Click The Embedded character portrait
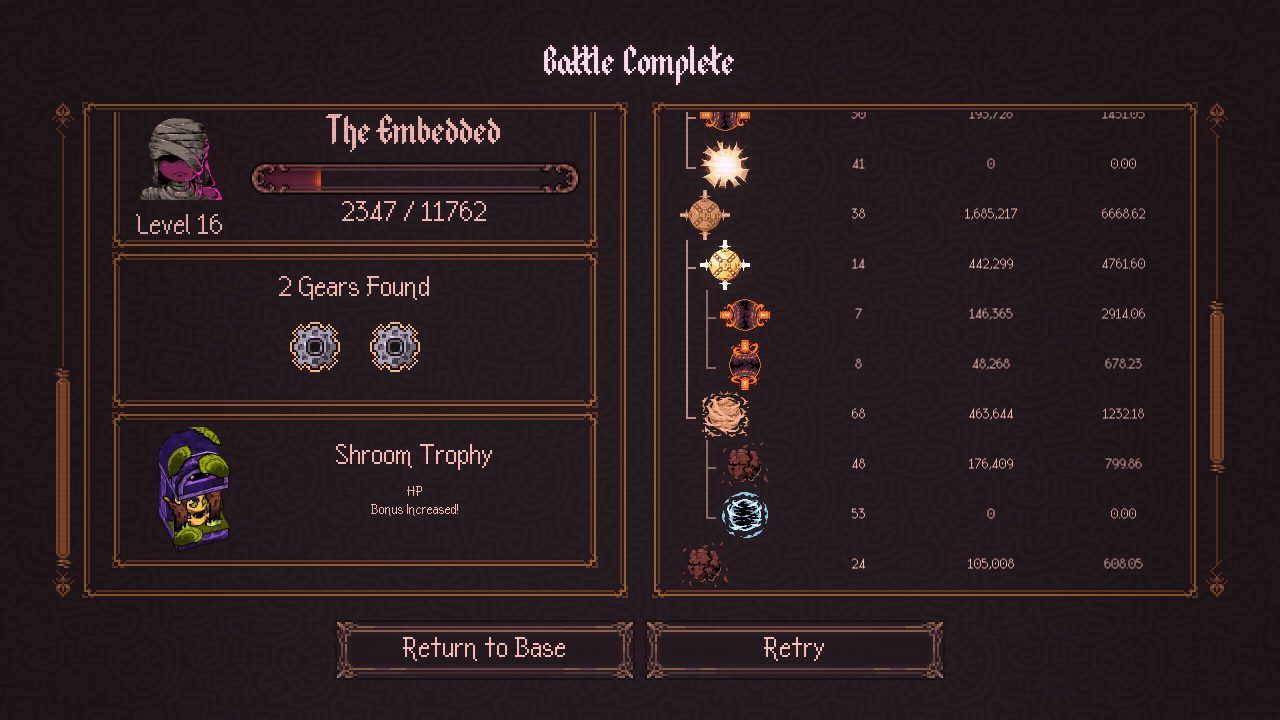This screenshot has height=720, width=1280. pyautogui.click(x=179, y=160)
